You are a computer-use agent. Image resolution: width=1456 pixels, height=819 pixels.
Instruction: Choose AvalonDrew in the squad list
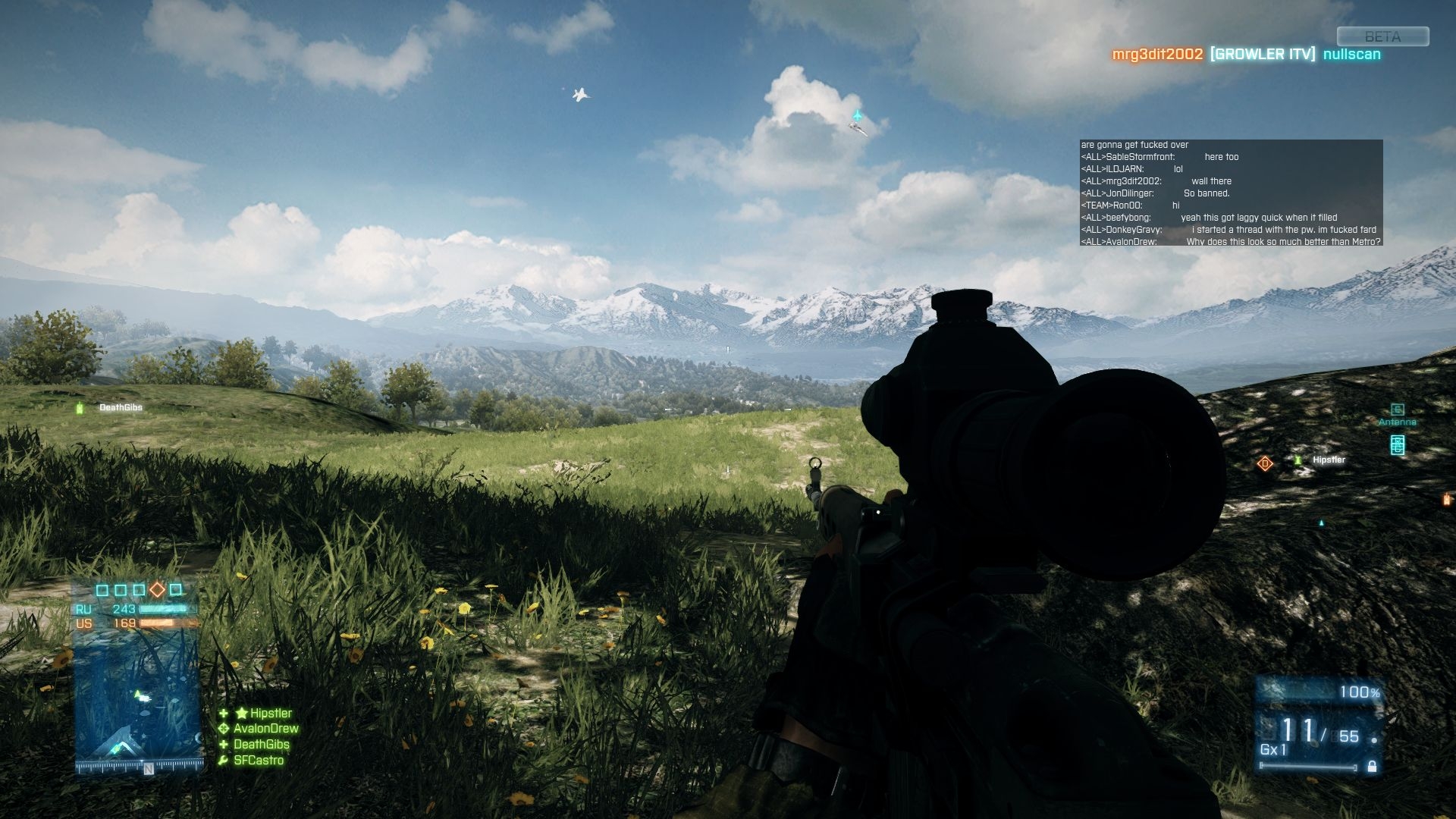(x=265, y=729)
